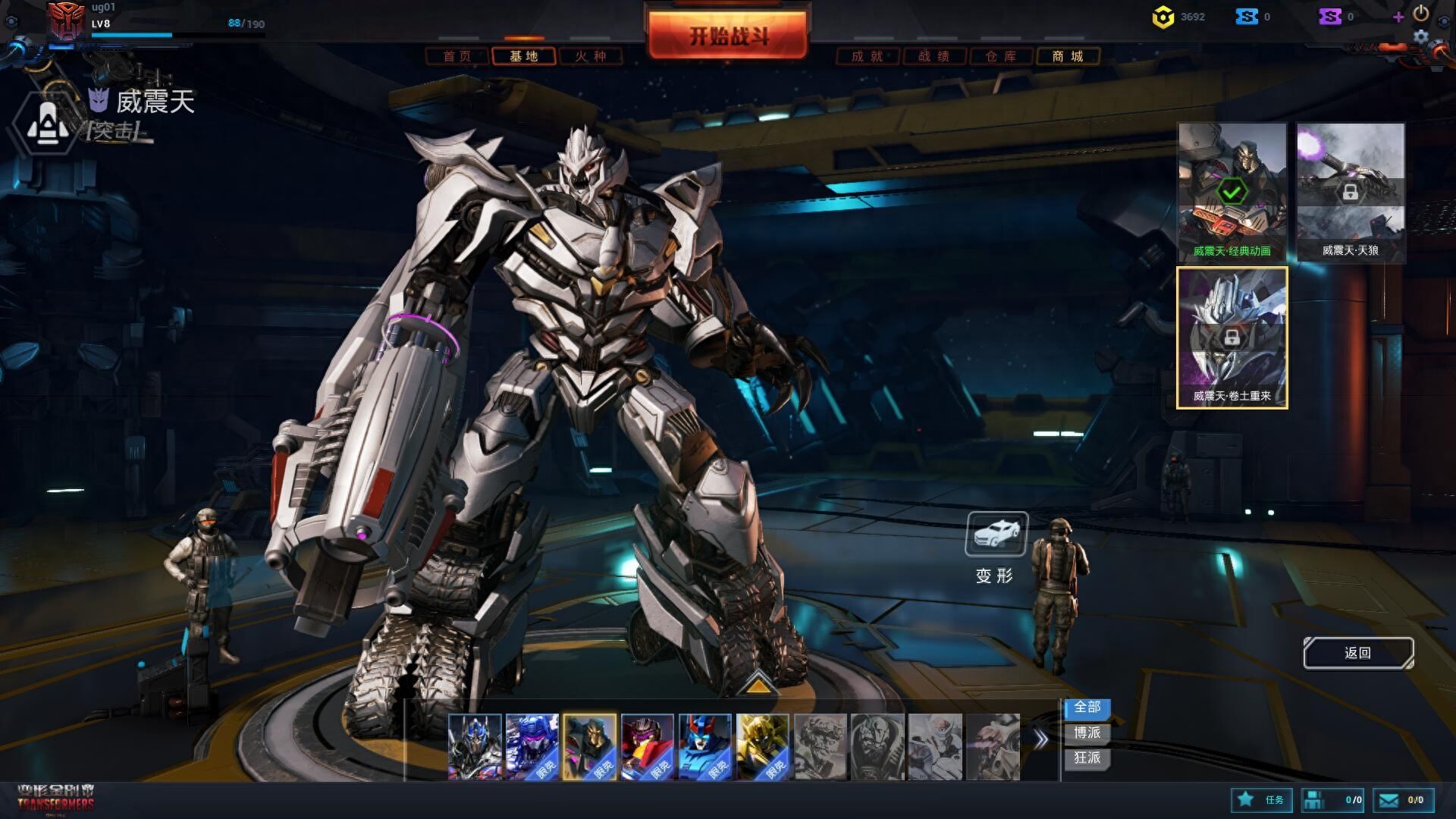
Task: Switch to the 首页 home tab
Action: click(457, 56)
